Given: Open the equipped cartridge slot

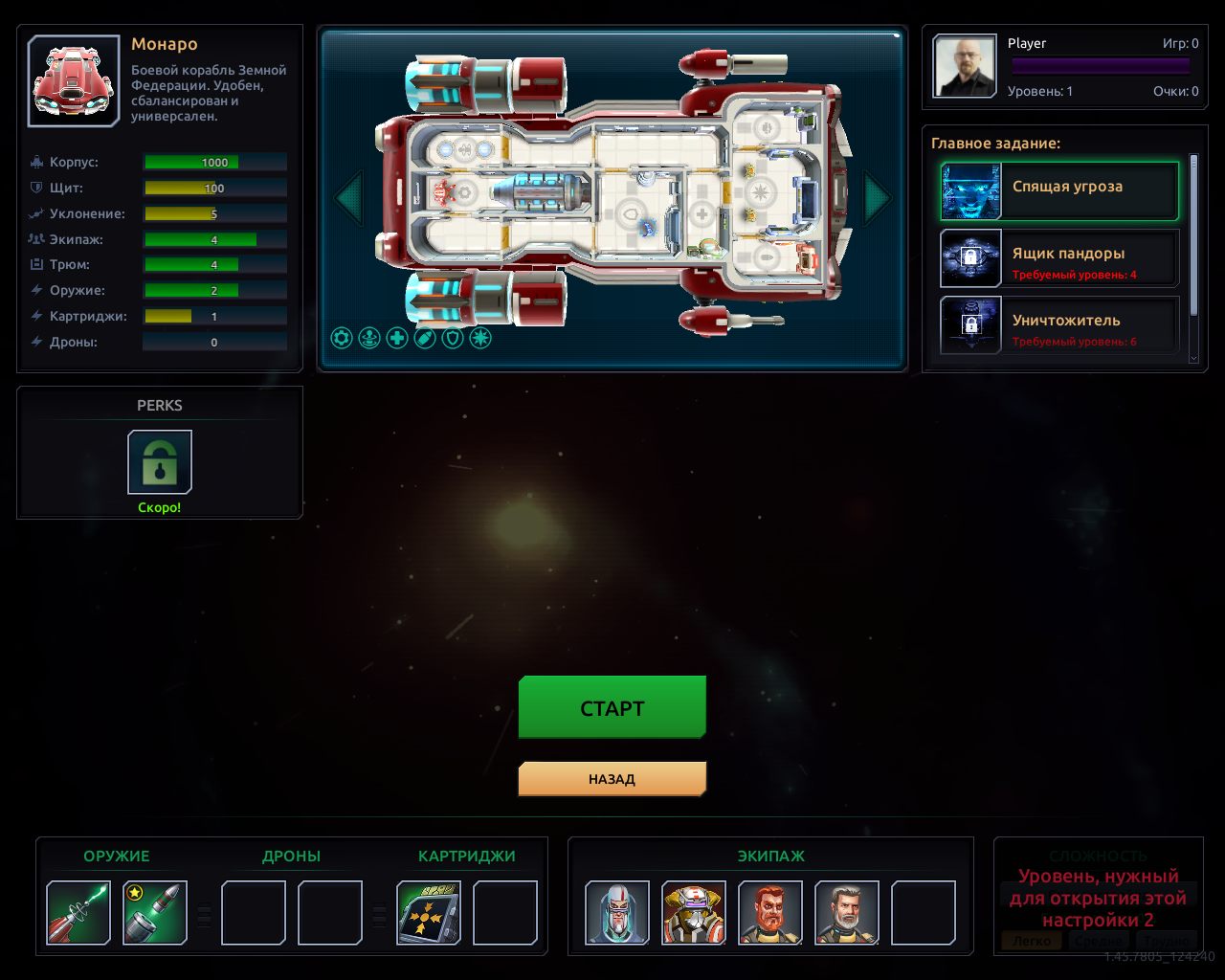Looking at the screenshot, I should 429,913.
